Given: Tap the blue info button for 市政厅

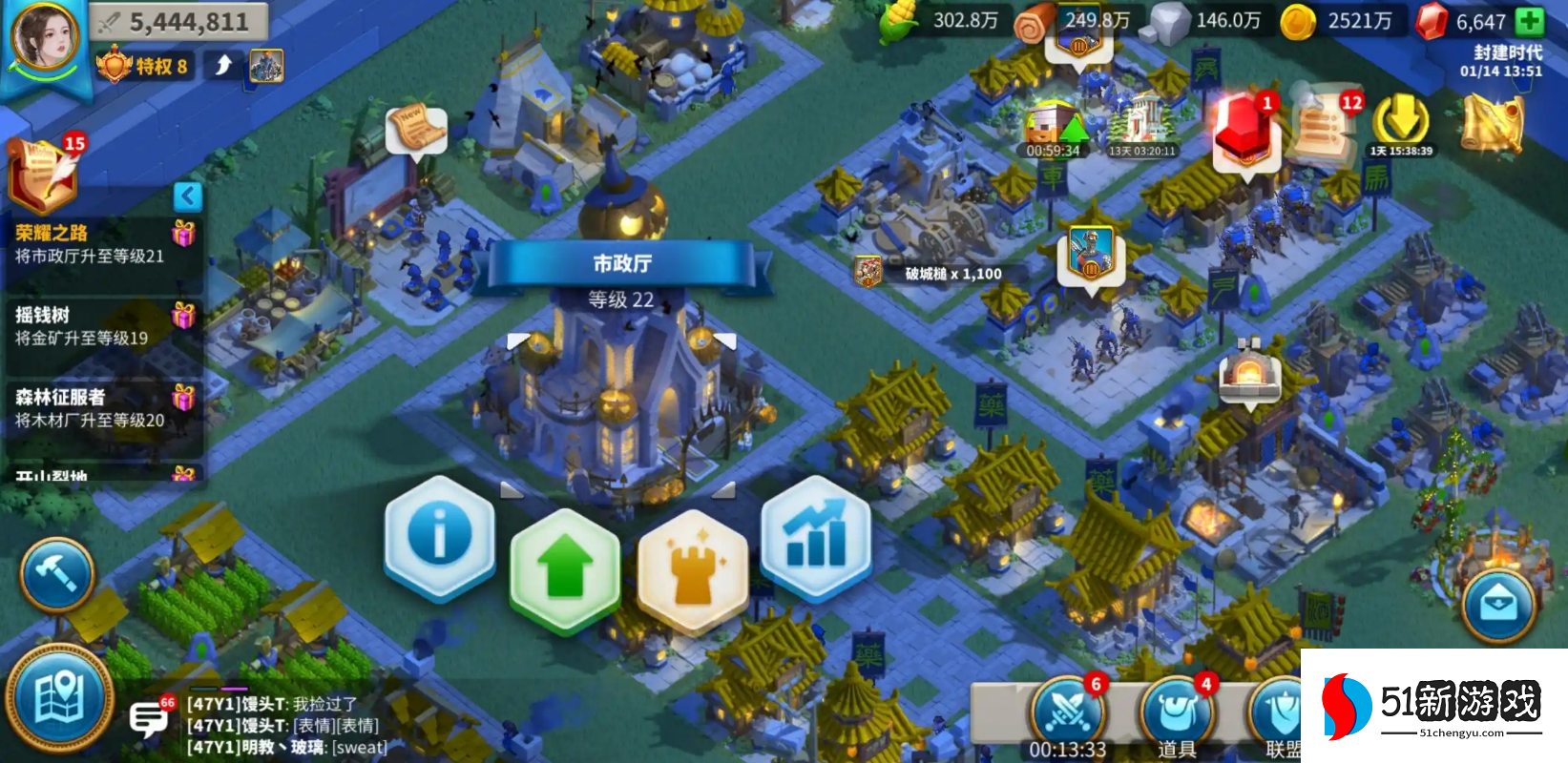Looking at the screenshot, I should [x=439, y=536].
